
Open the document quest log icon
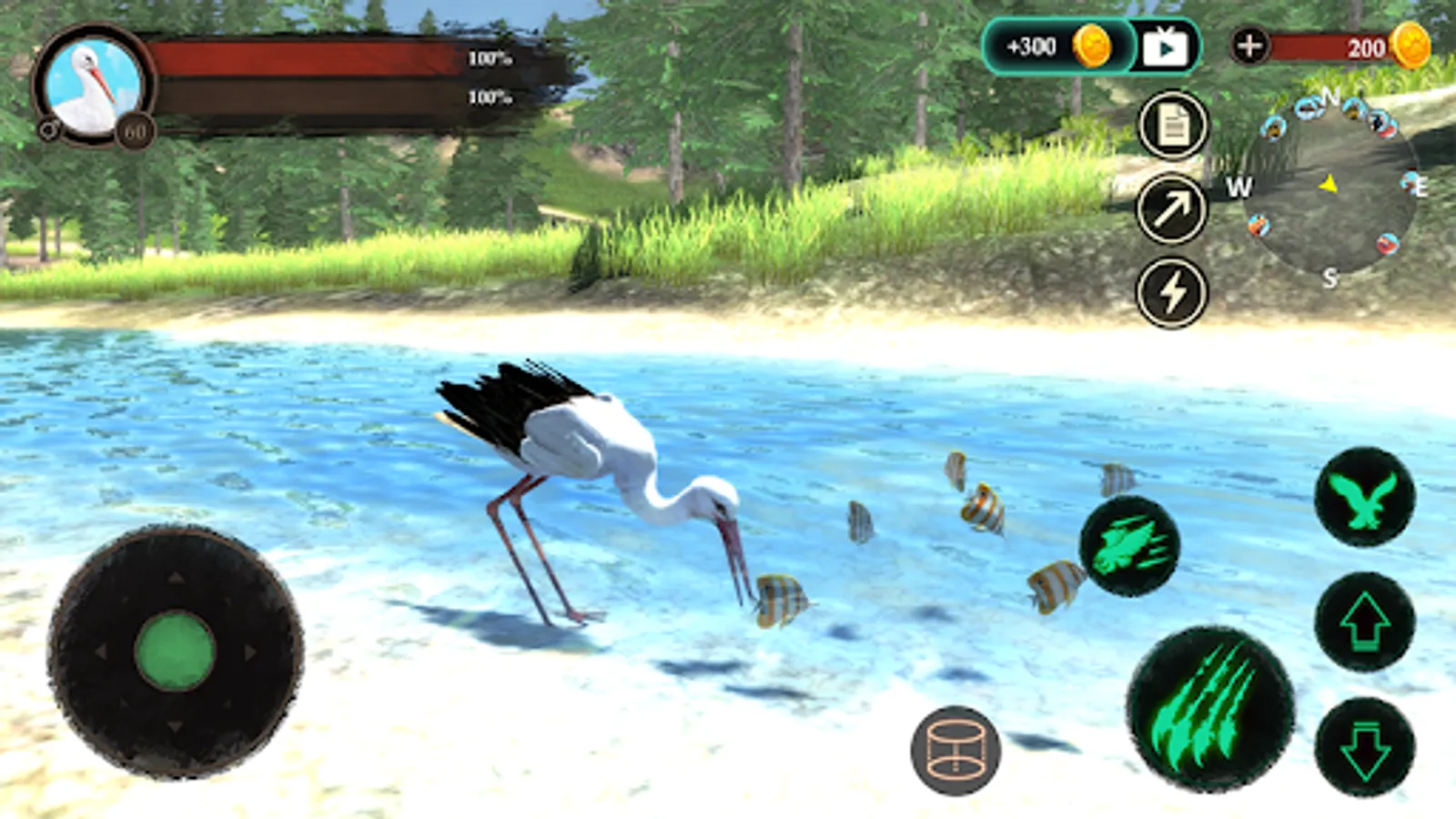[1173, 126]
